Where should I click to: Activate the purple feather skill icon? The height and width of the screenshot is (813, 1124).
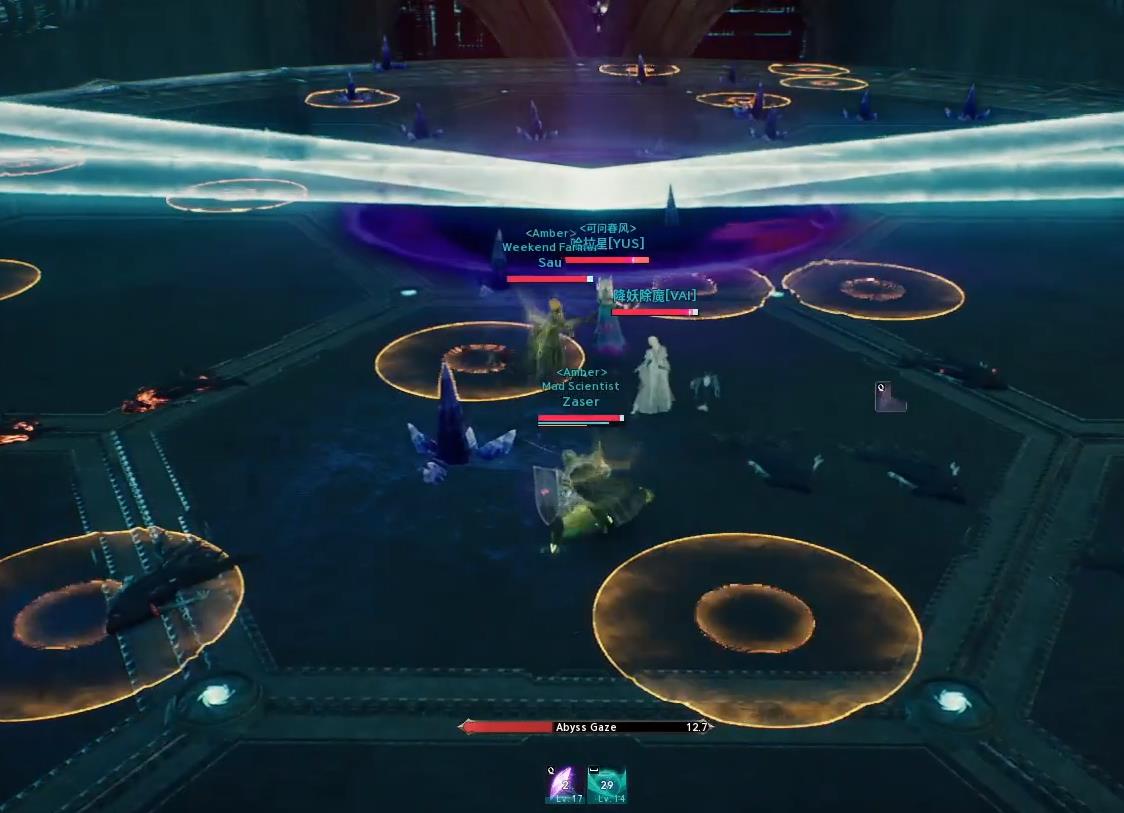tap(565, 784)
